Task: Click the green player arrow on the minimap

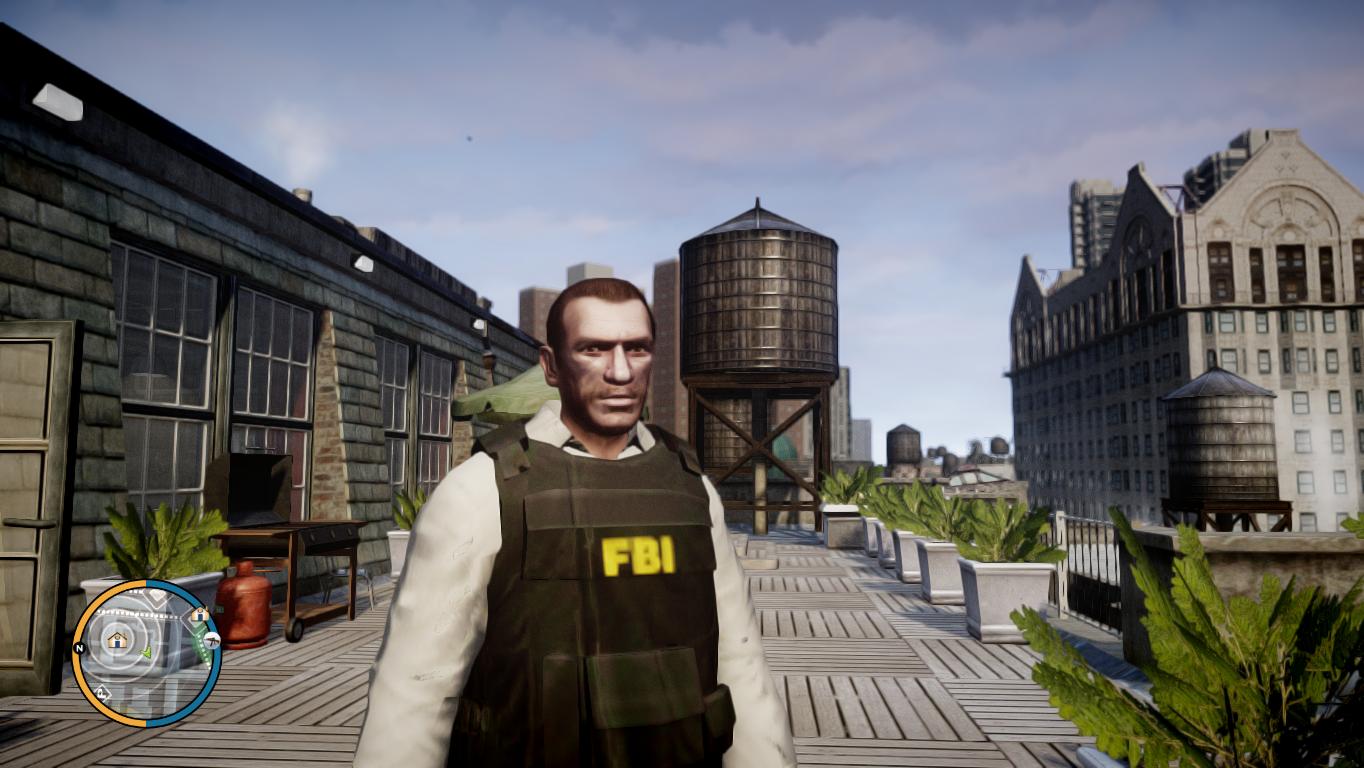Action: point(146,653)
